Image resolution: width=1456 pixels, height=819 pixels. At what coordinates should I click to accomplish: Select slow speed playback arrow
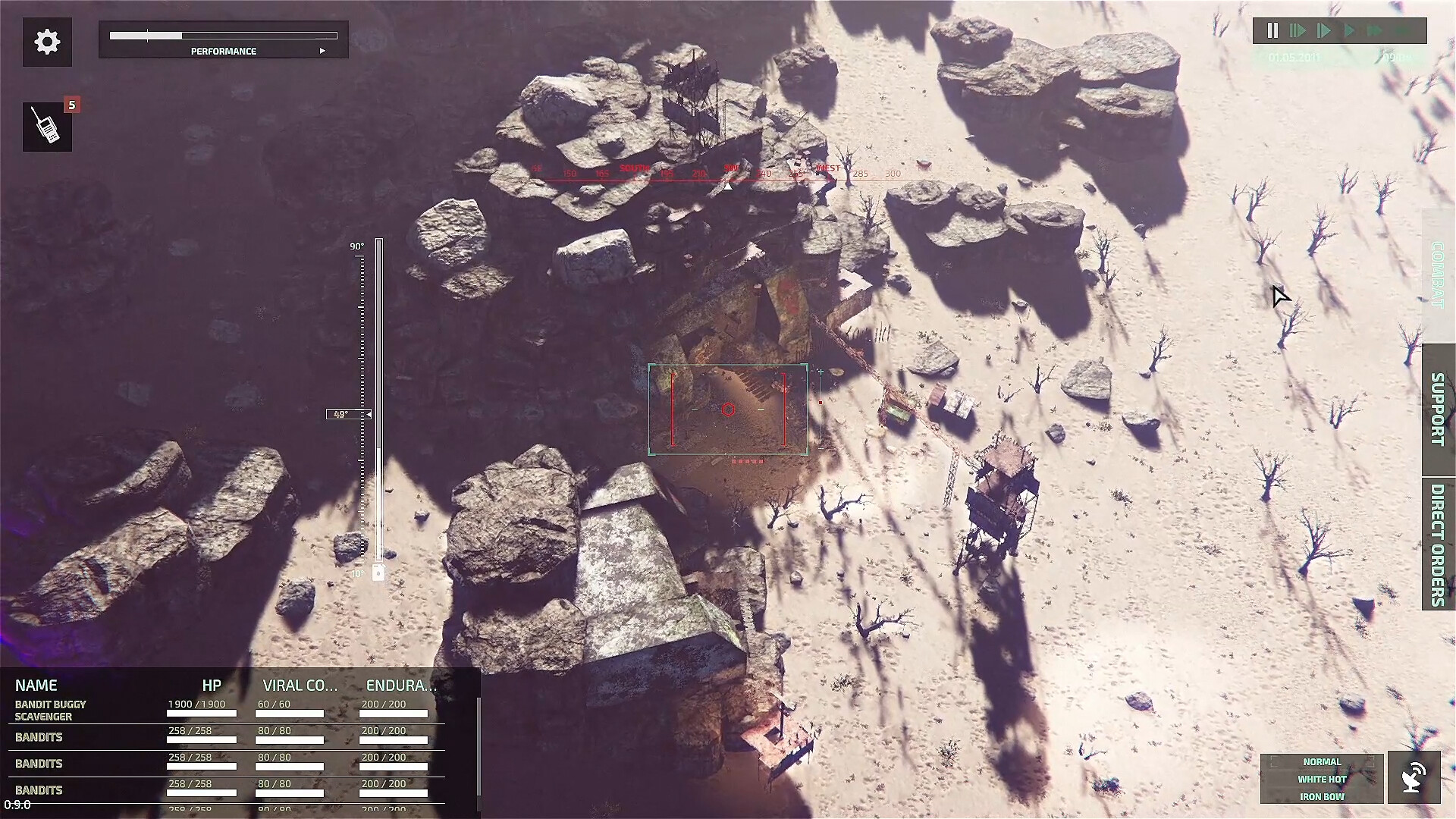click(x=1298, y=30)
